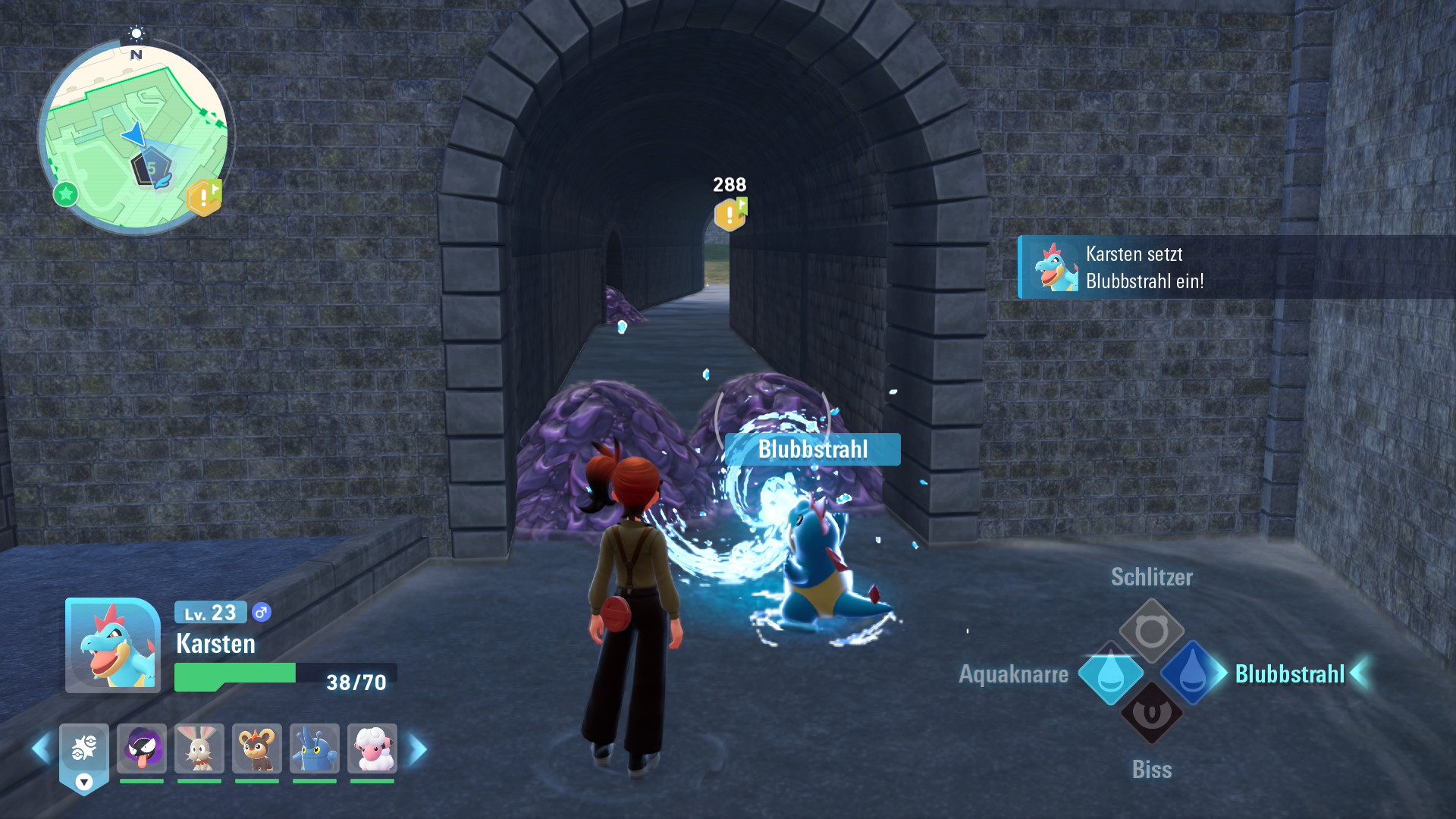
Task: Click the 288 quest waypoint marker
Action: (x=730, y=215)
